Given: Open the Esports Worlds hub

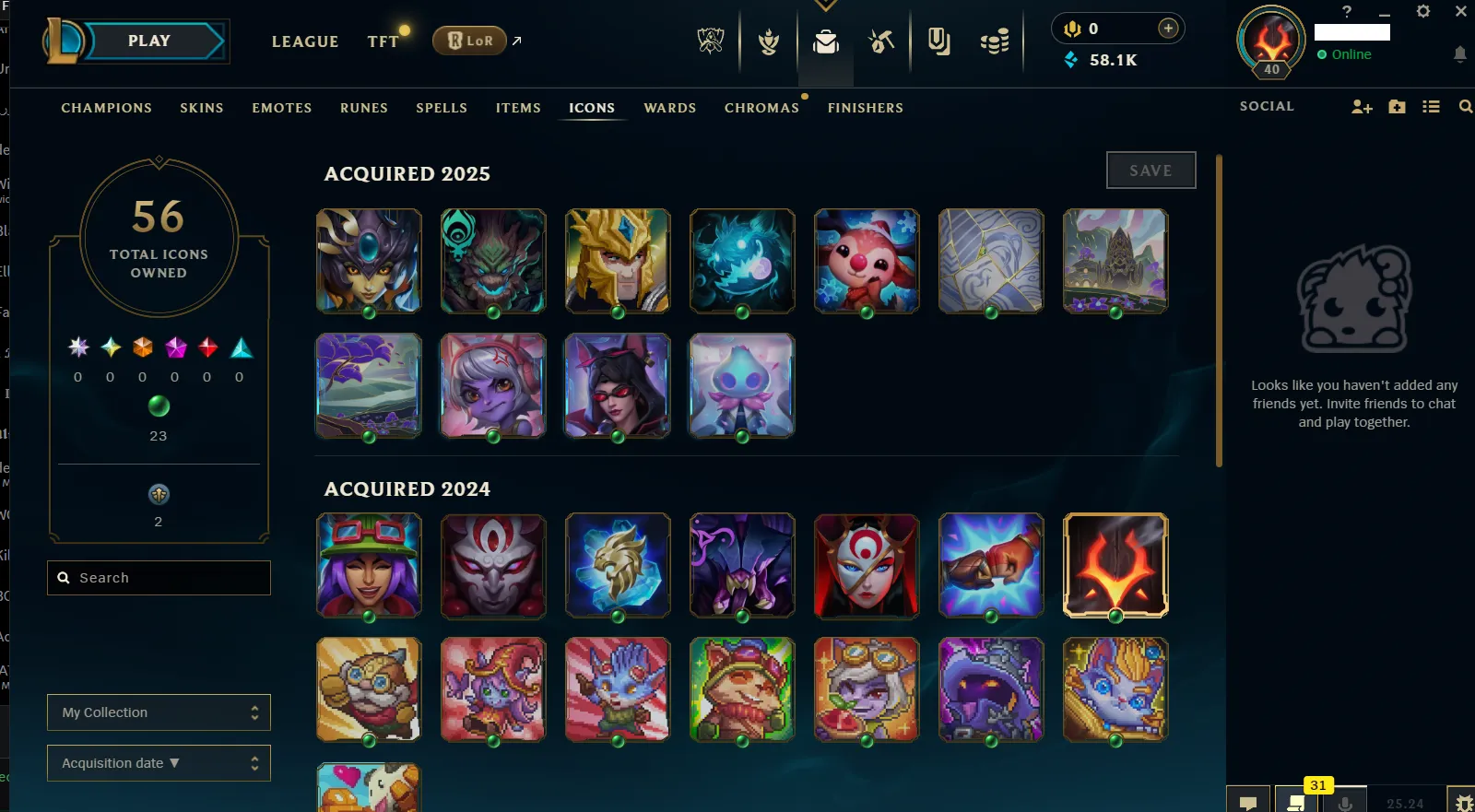Looking at the screenshot, I should click(710, 41).
